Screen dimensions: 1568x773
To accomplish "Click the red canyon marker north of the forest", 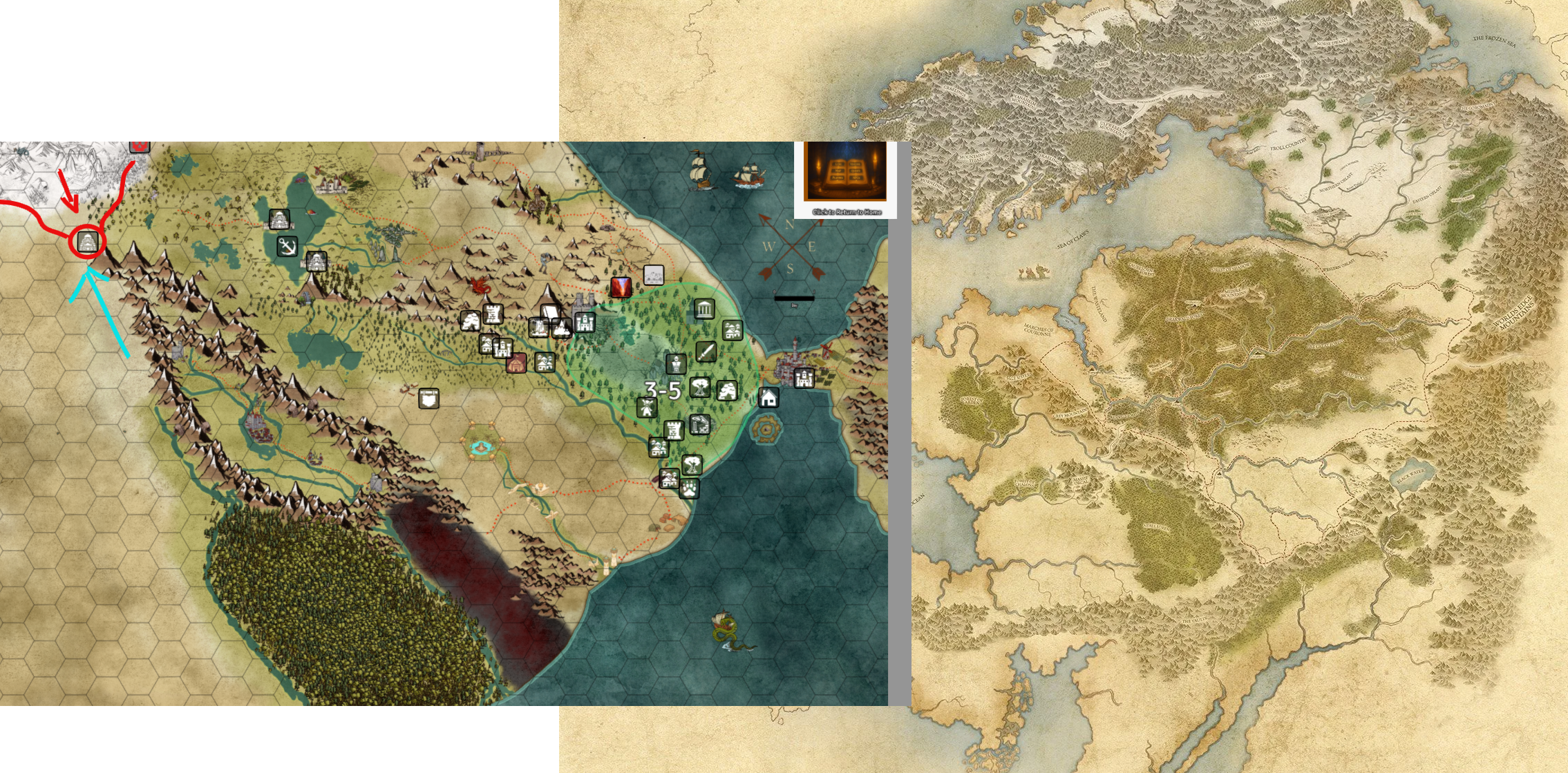I will pos(621,287).
